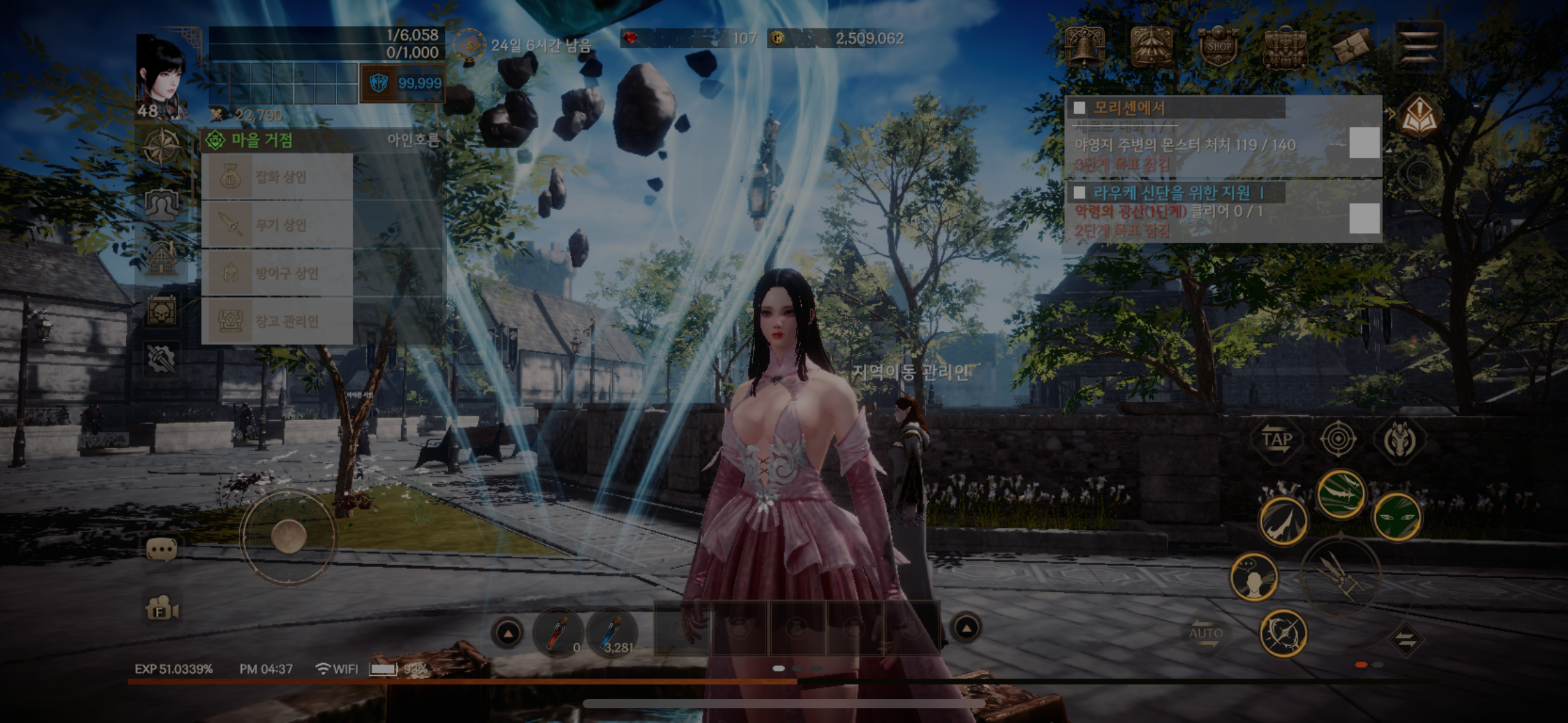Viewport: 1568px width, 723px height.
Task: Open the SHOP badge icon
Action: [x=1218, y=47]
